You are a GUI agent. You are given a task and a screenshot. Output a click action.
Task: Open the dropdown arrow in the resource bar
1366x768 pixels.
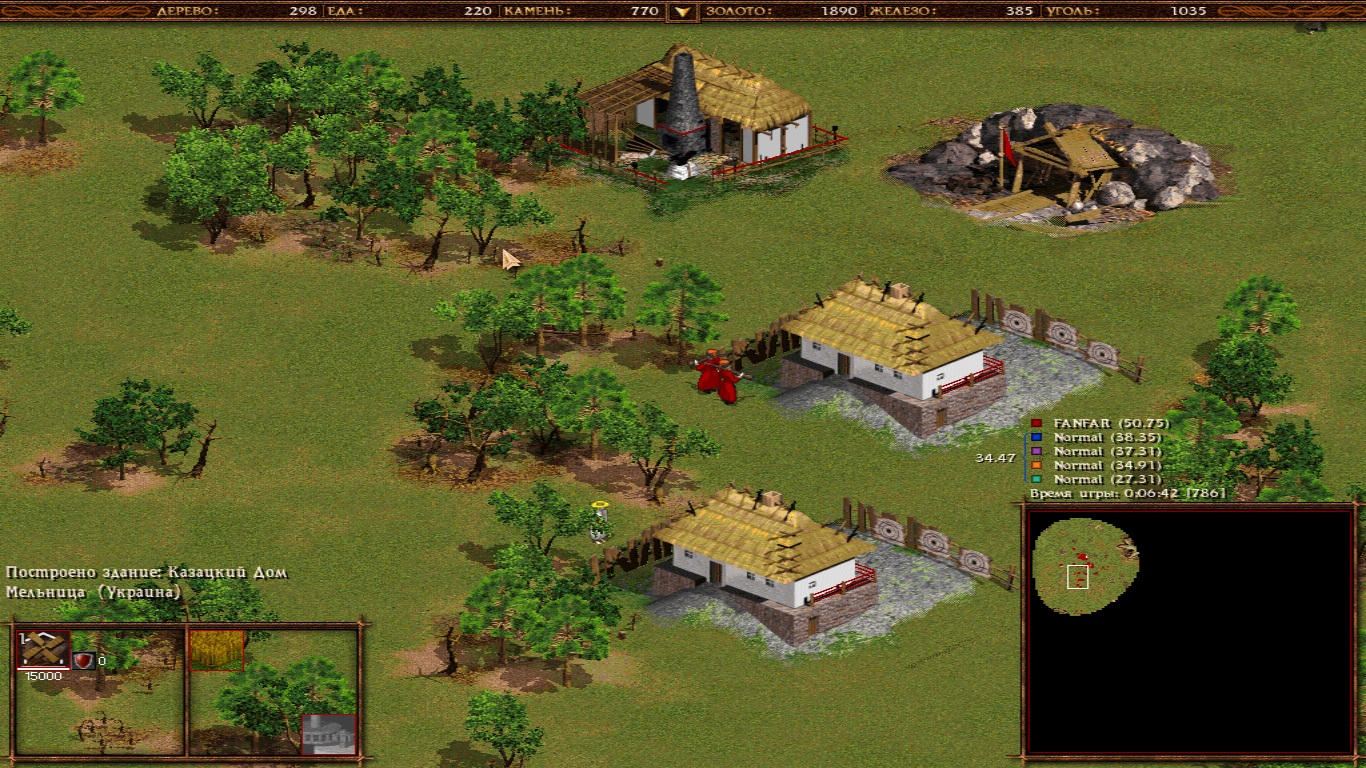coord(683,12)
